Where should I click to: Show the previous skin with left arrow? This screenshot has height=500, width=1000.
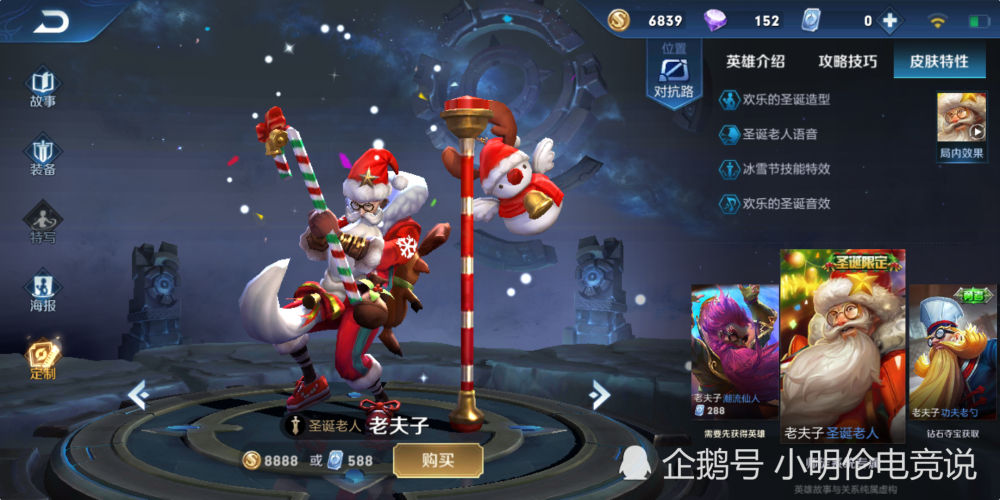pyautogui.click(x=138, y=394)
